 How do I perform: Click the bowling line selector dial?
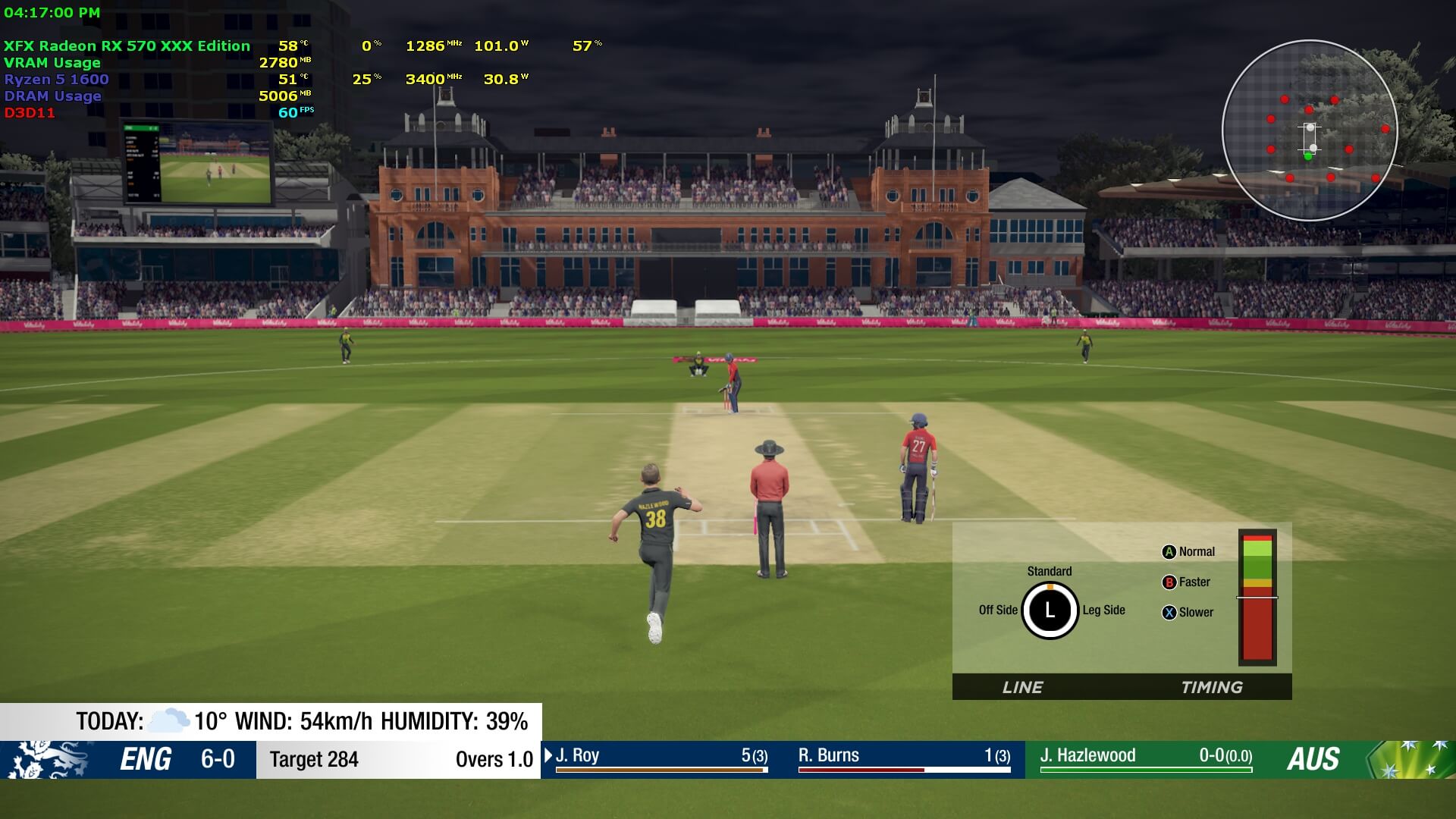pos(1050,610)
